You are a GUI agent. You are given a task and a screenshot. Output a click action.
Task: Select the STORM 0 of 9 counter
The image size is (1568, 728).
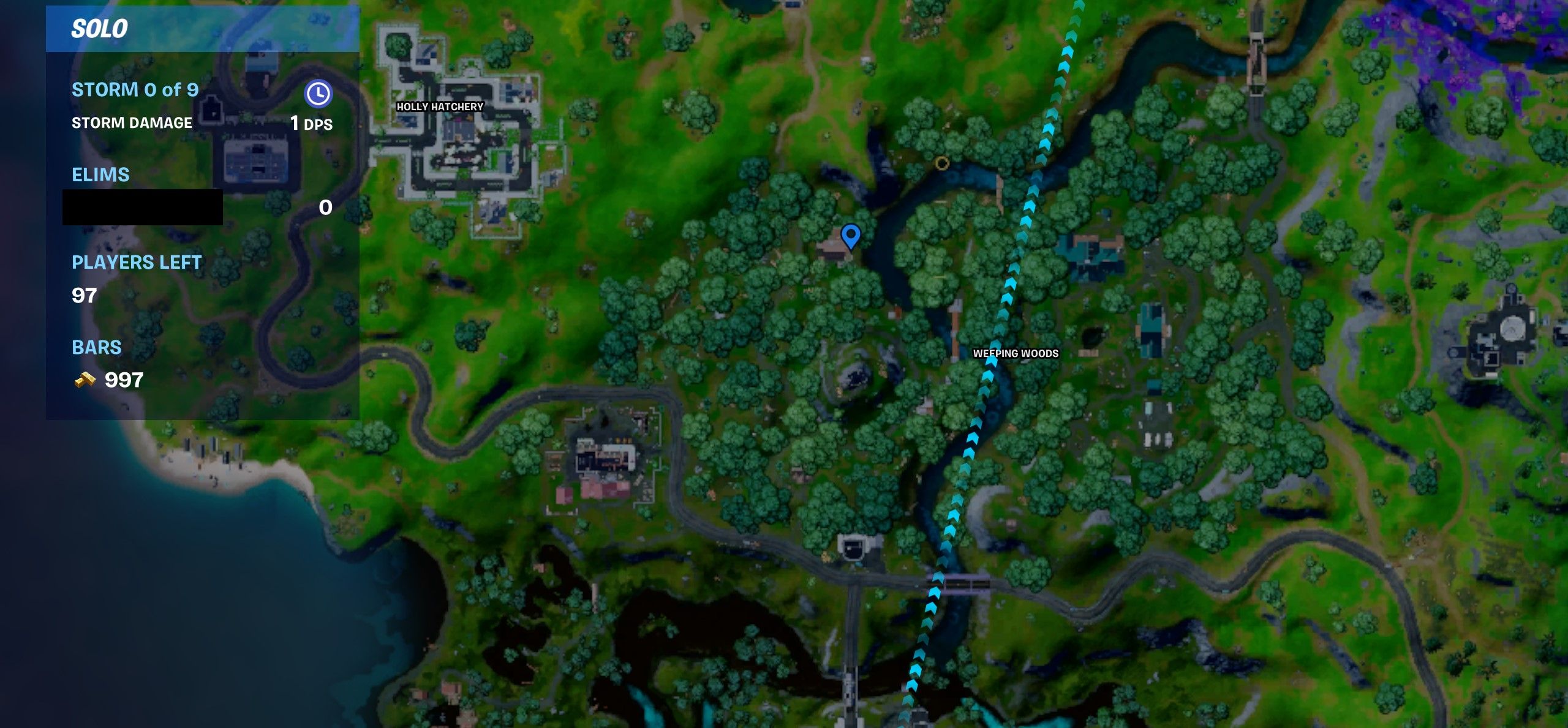click(x=135, y=89)
